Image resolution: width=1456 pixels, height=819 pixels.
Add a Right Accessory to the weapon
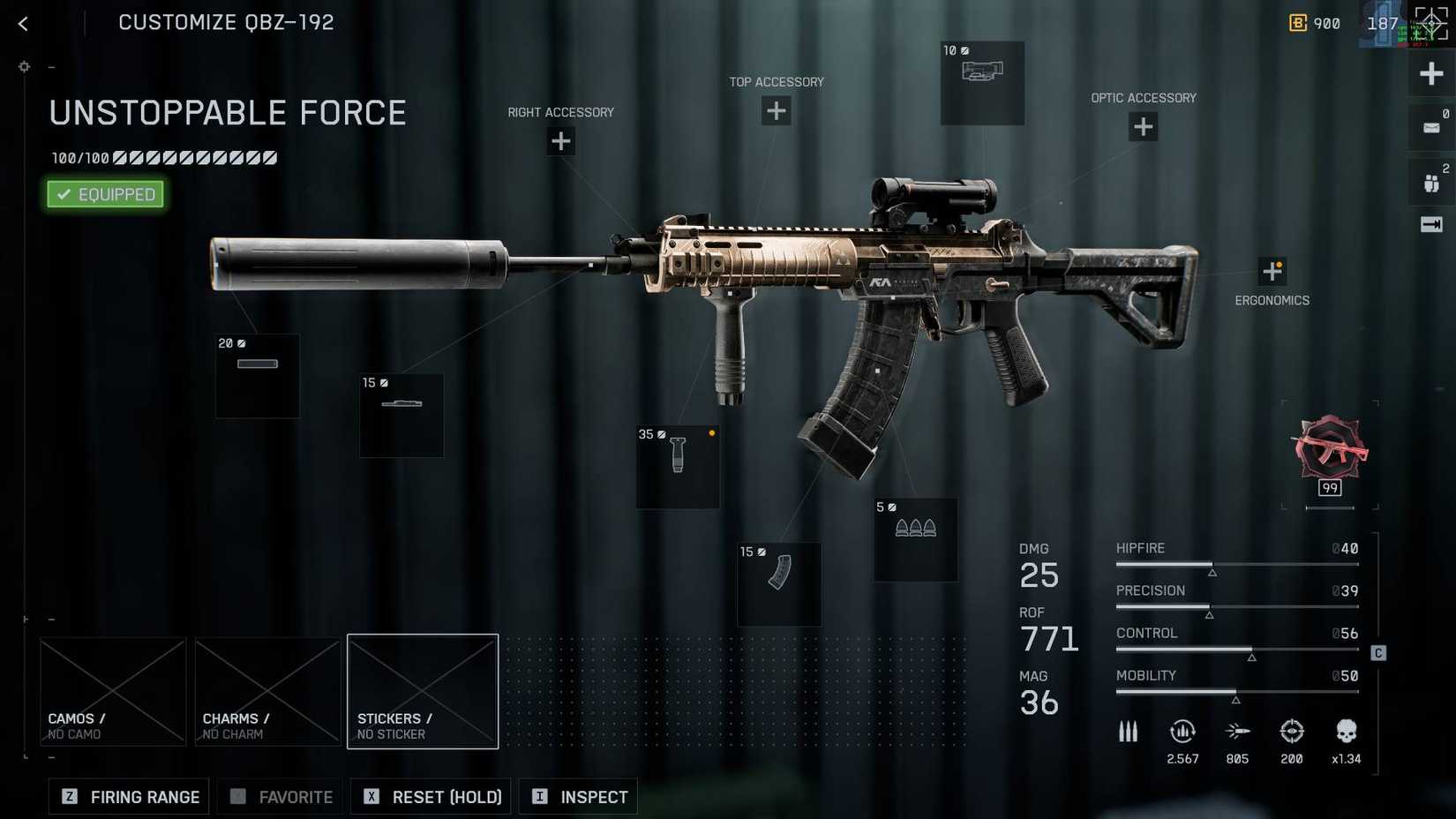tap(560, 141)
